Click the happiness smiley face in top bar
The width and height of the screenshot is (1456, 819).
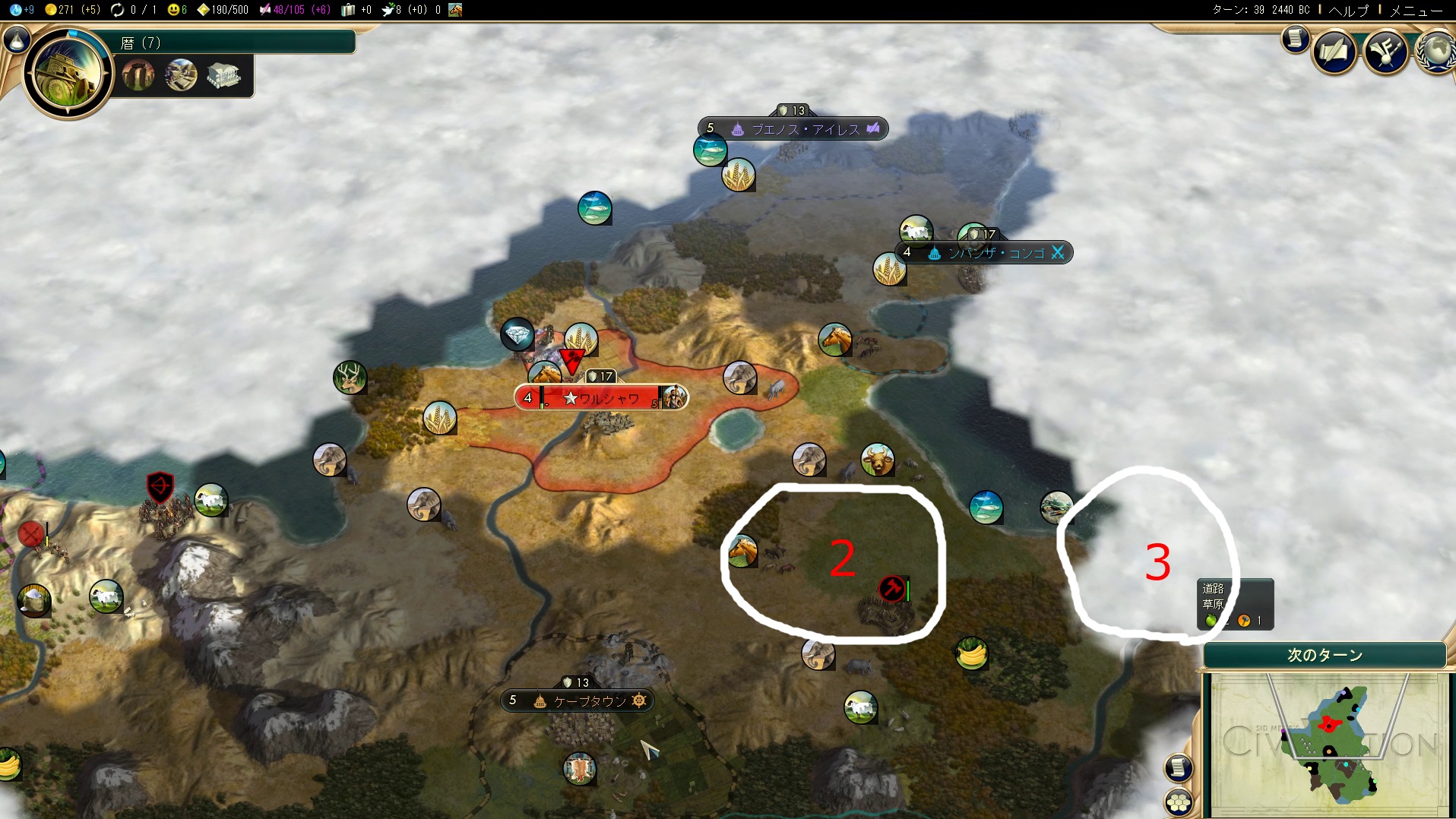point(176,10)
